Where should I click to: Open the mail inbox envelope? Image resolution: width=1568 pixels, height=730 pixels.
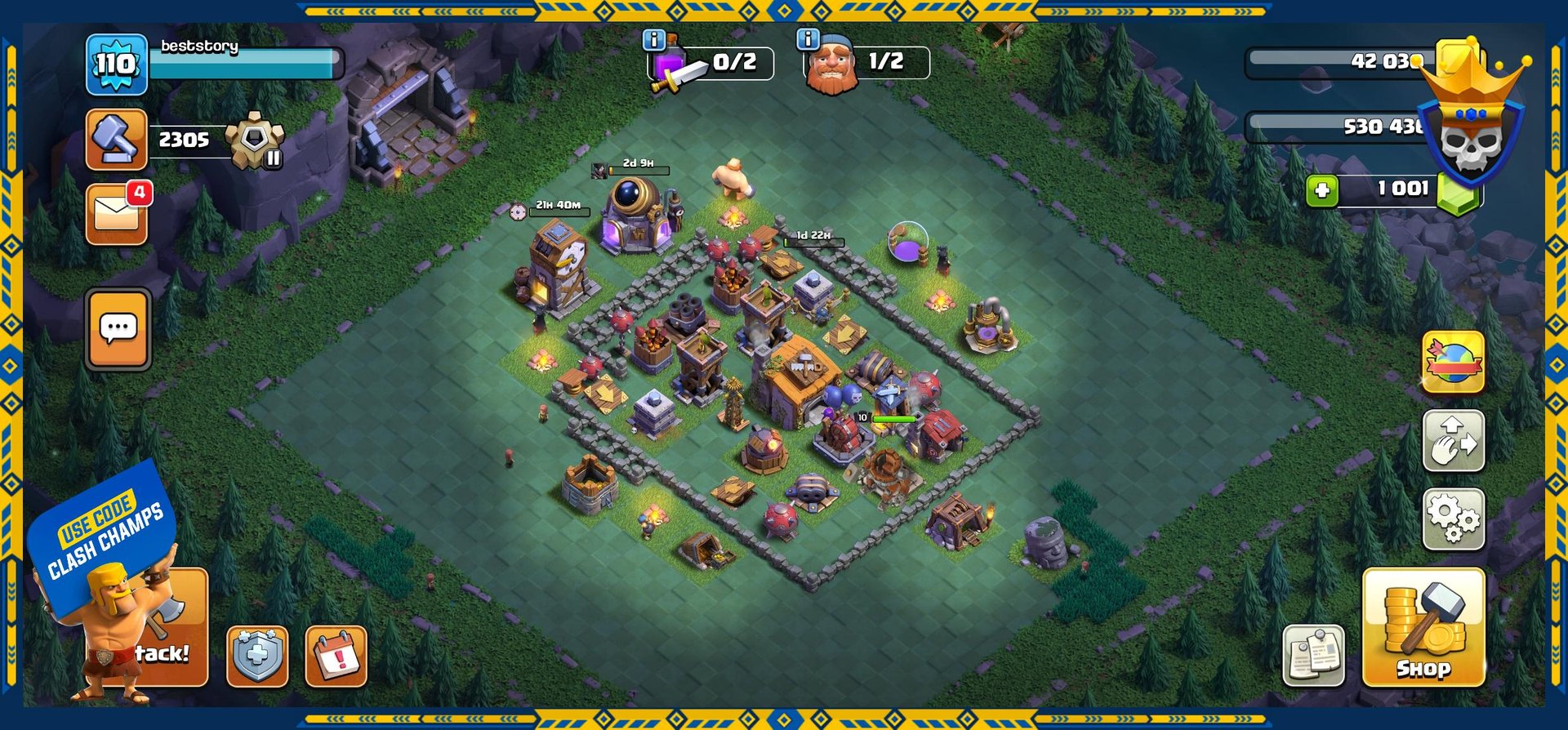[x=117, y=214]
